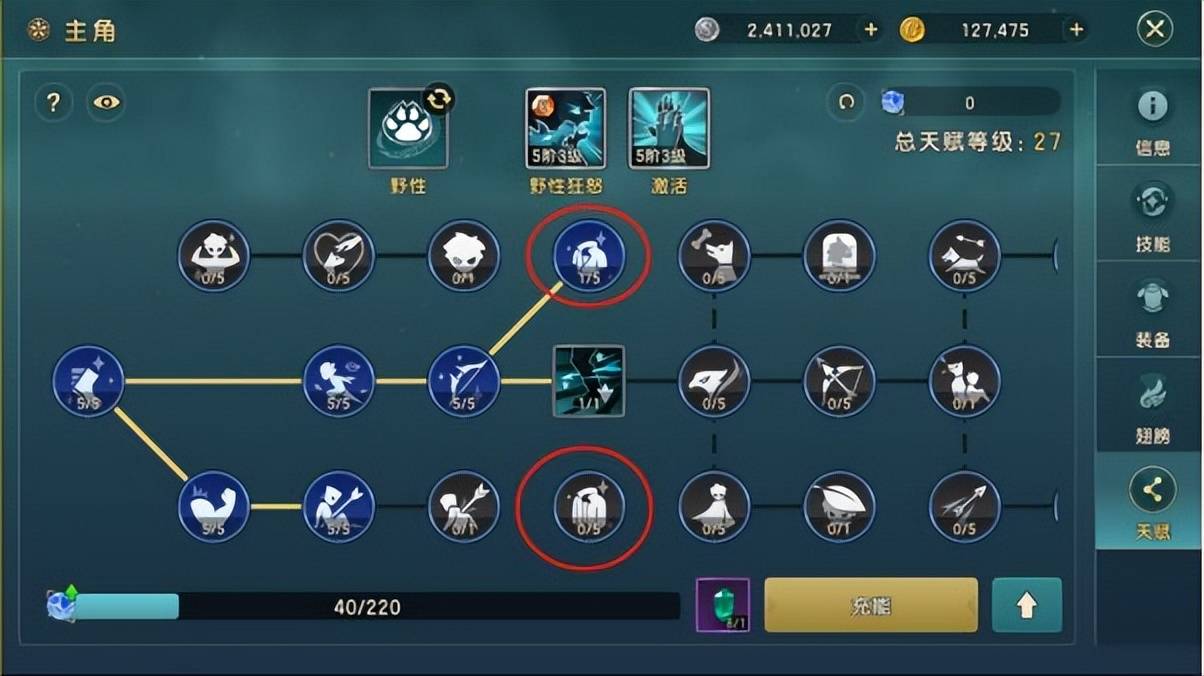Select the flexing arm 5/5 talent node
The image size is (1204, 676).
coord(213,507)
